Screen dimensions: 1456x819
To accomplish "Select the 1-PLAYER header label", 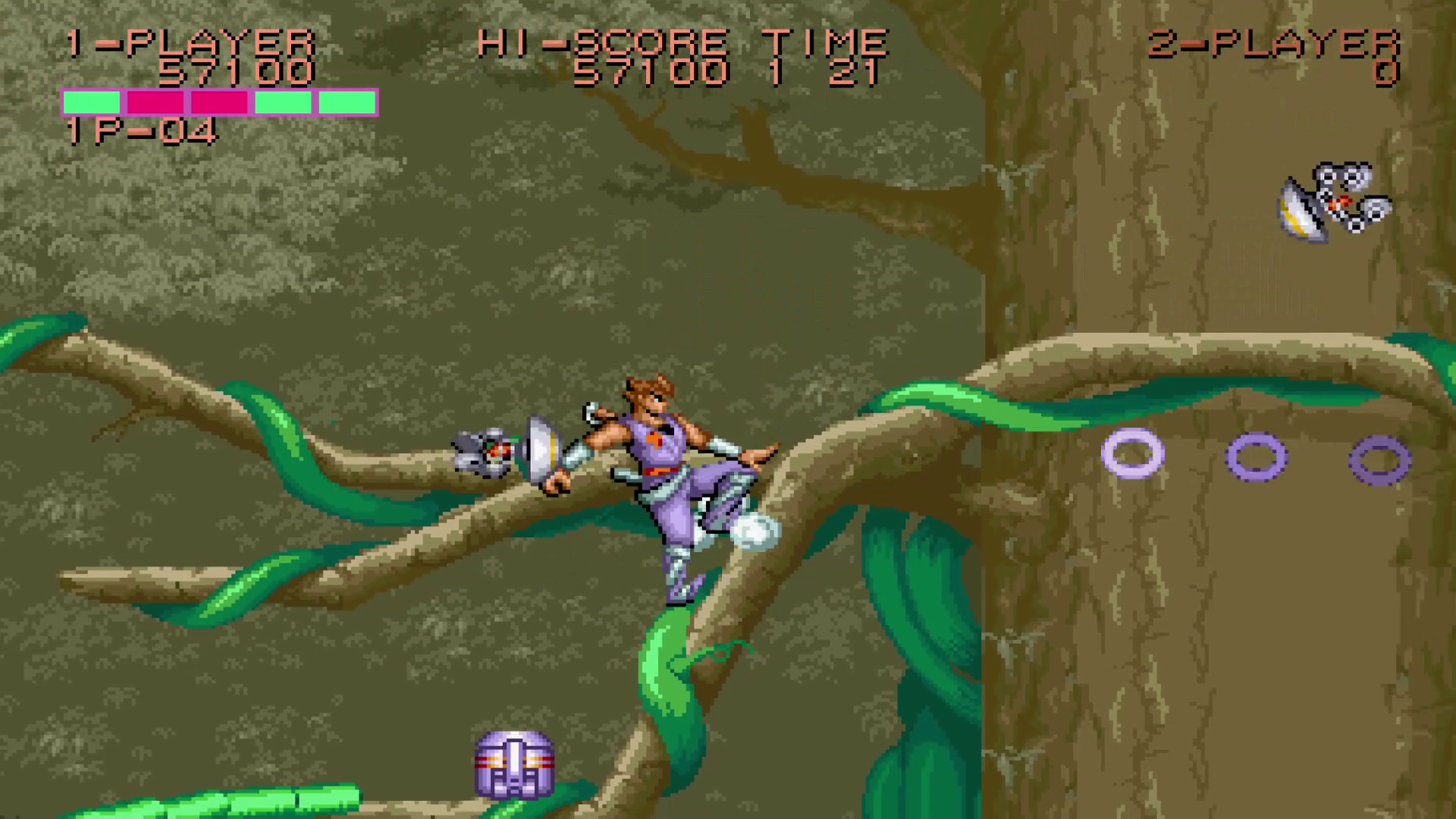I will pos(190,42).
